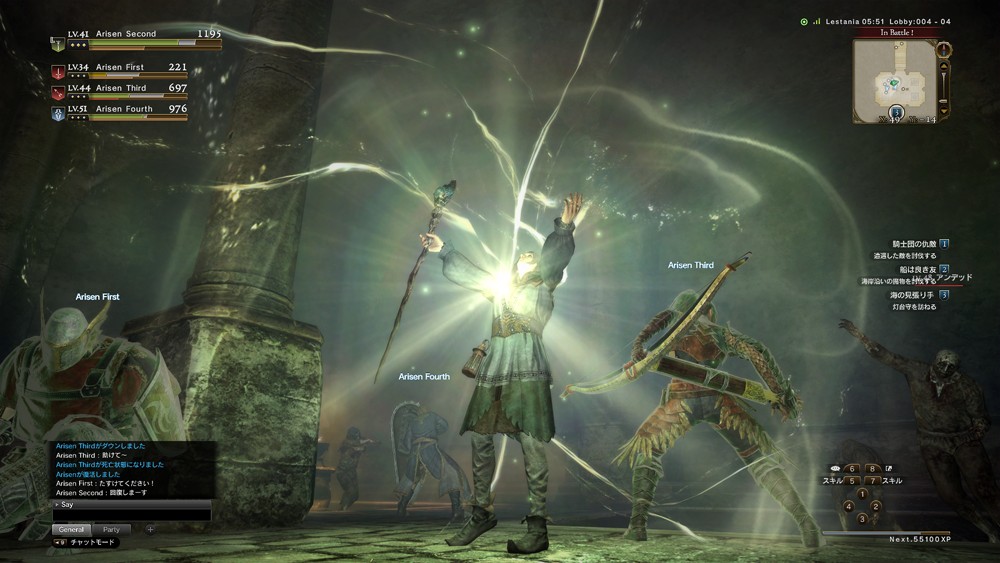Switch to the Party chat tab

point(111,529)
